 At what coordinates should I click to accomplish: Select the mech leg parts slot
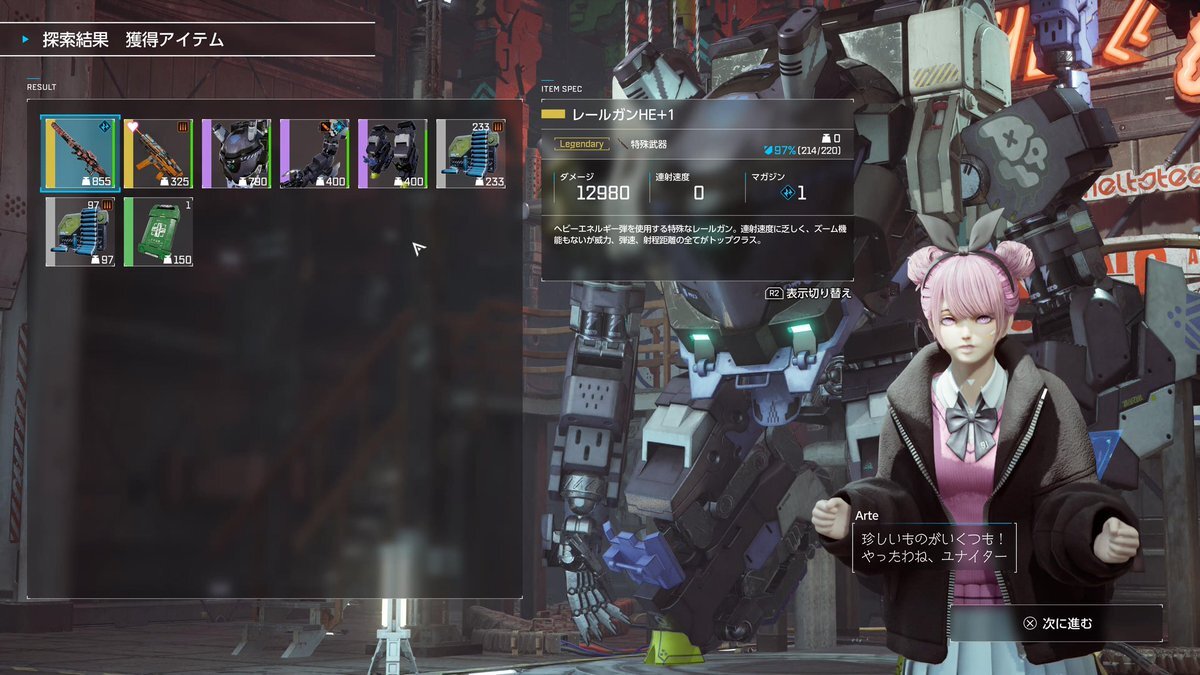pos(392,153)
